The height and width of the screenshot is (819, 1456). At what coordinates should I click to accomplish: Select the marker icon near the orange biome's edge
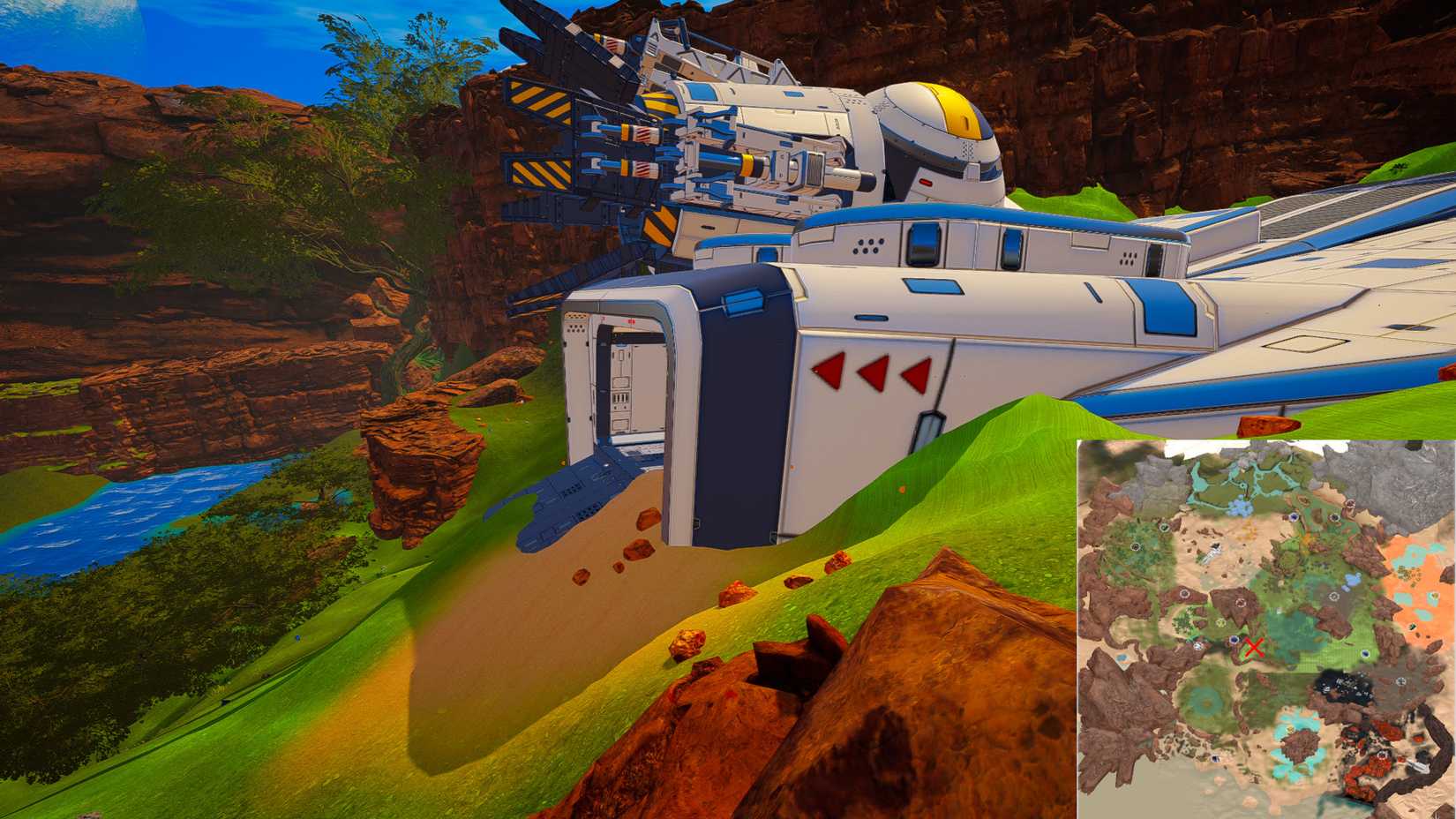coord(1412,627)
